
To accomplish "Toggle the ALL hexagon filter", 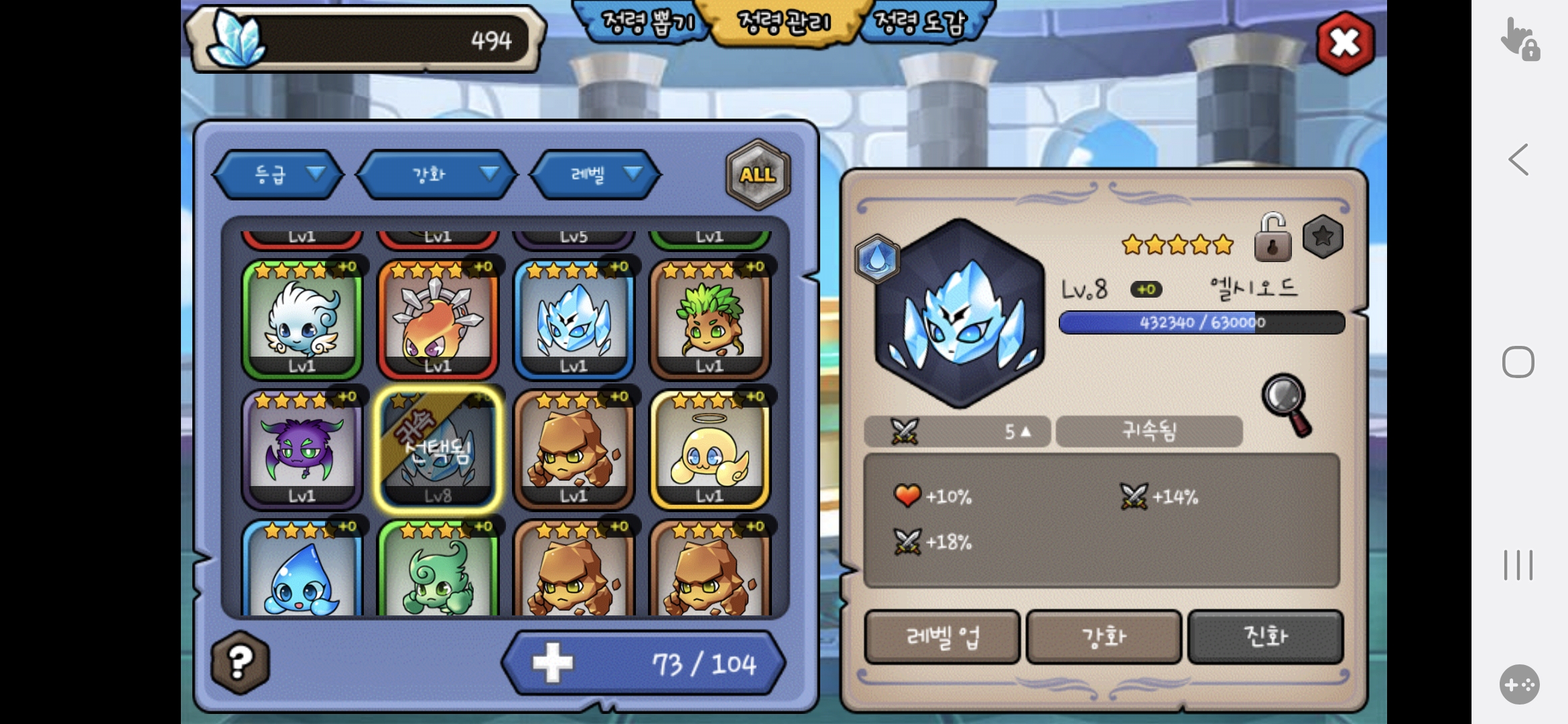I will pyautogui.click(x=758, y=174).
